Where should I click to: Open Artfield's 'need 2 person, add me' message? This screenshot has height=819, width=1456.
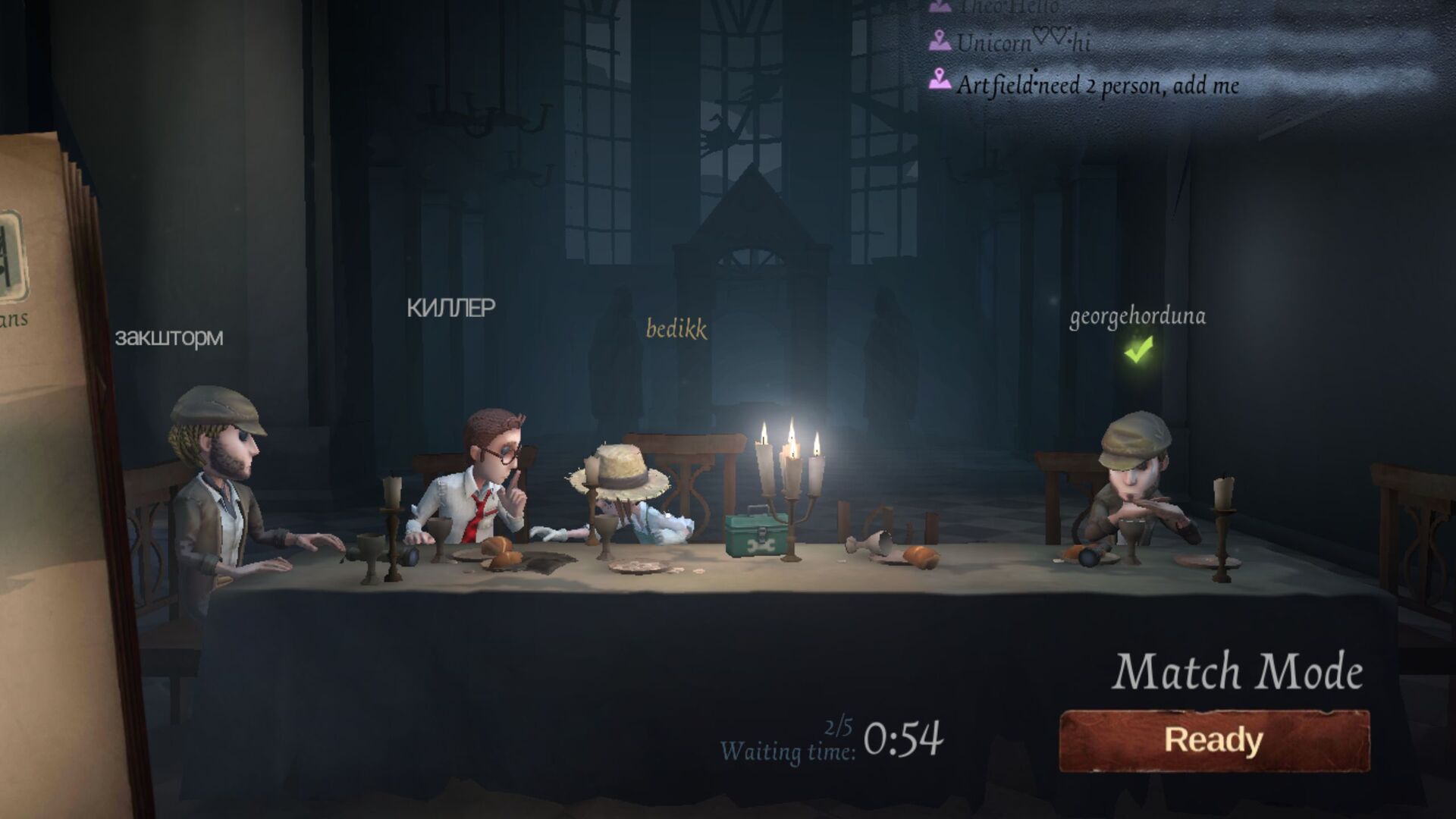click(1100, 85)
